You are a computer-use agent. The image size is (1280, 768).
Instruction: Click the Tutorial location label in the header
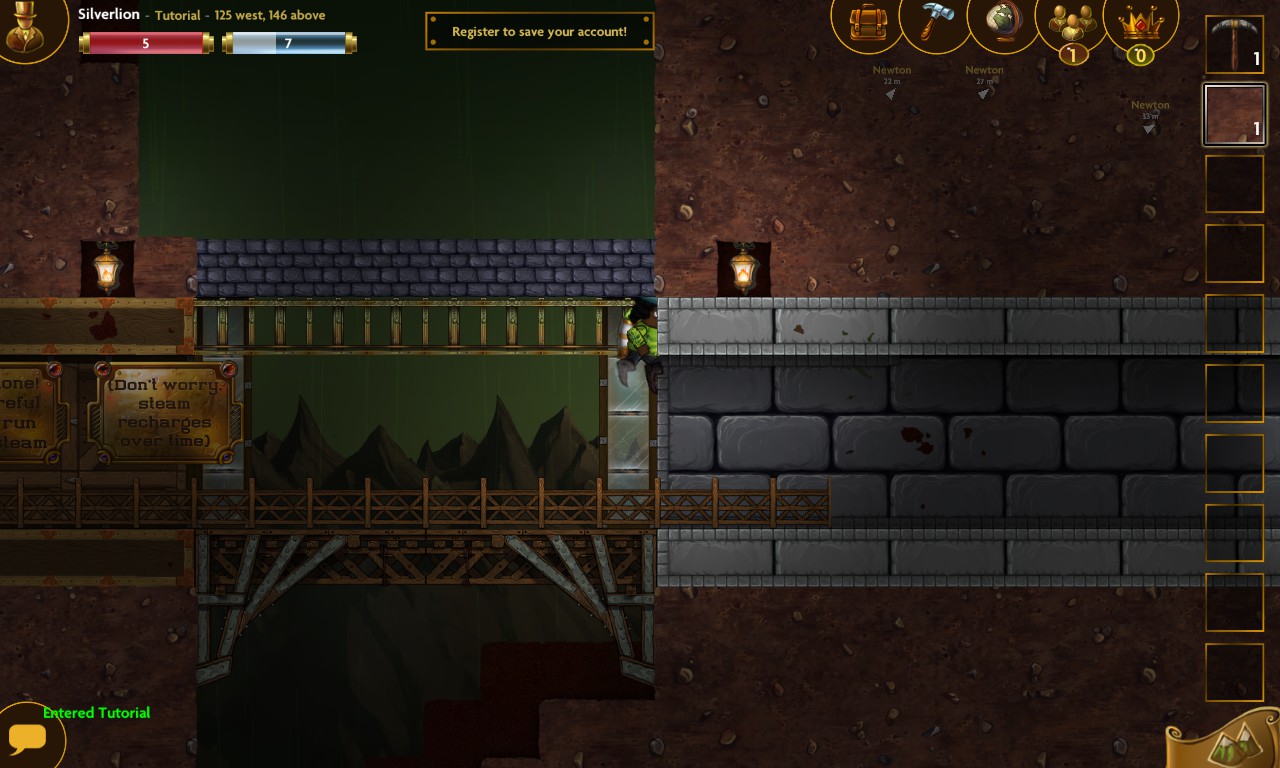(177, 15)
